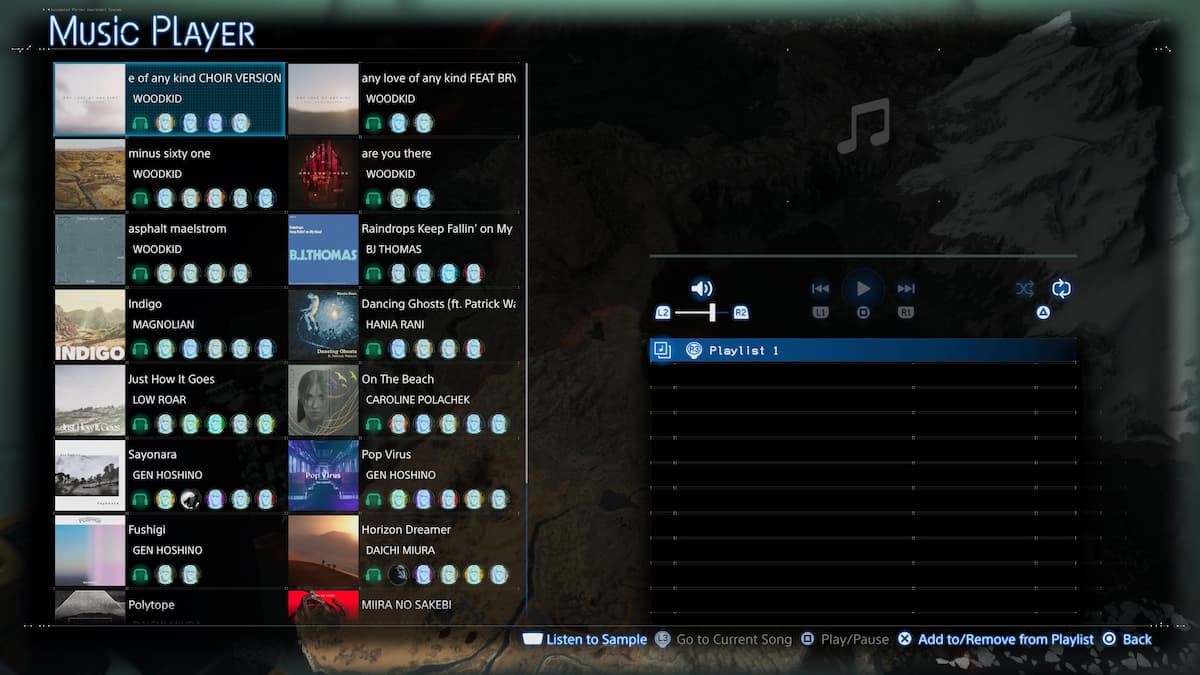Toggle the shuffle icon
The height and width of the screenshot is (675, 1200).
click(1025, 289)
